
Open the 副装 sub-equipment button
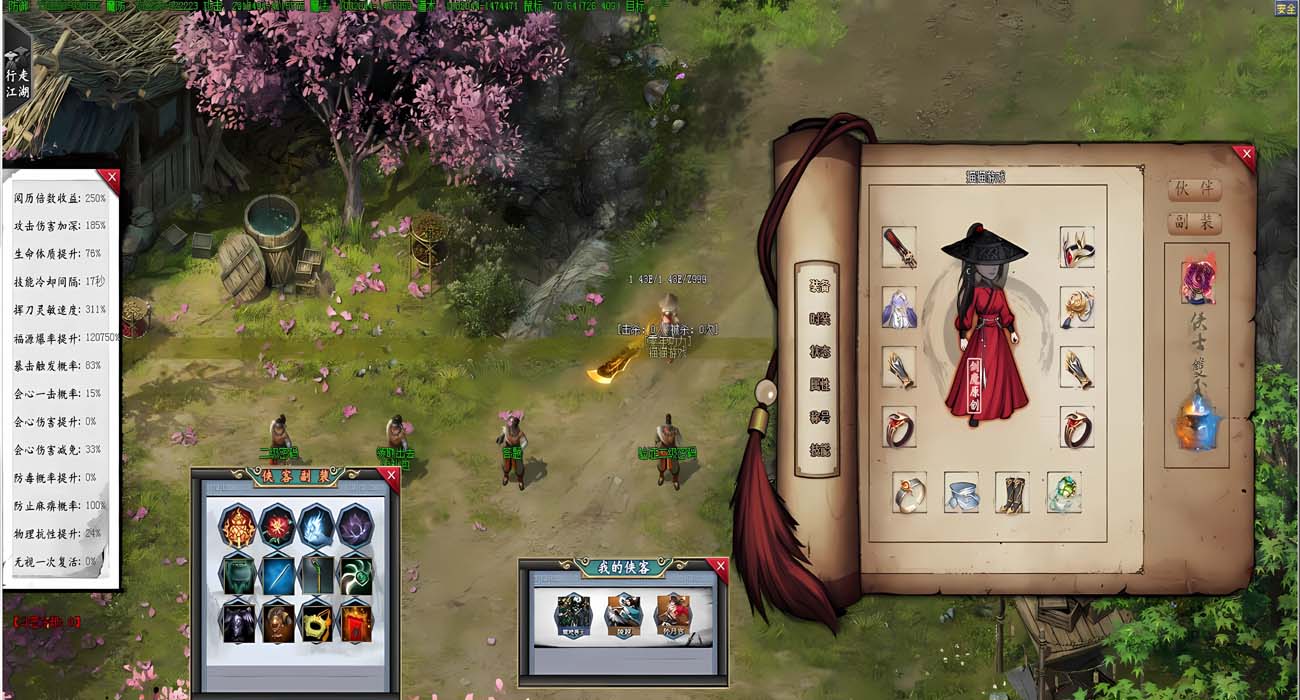tap(1194, 222)
